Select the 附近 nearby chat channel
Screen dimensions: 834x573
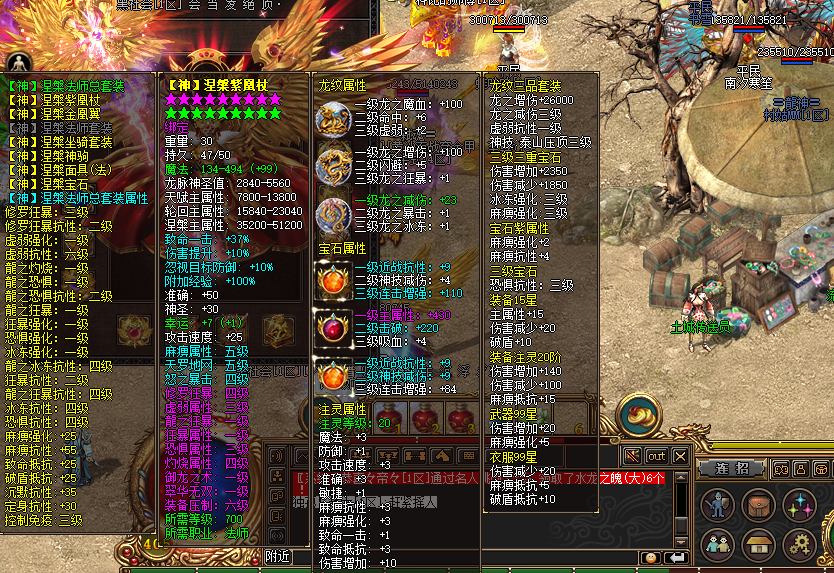tap(279, 557)
